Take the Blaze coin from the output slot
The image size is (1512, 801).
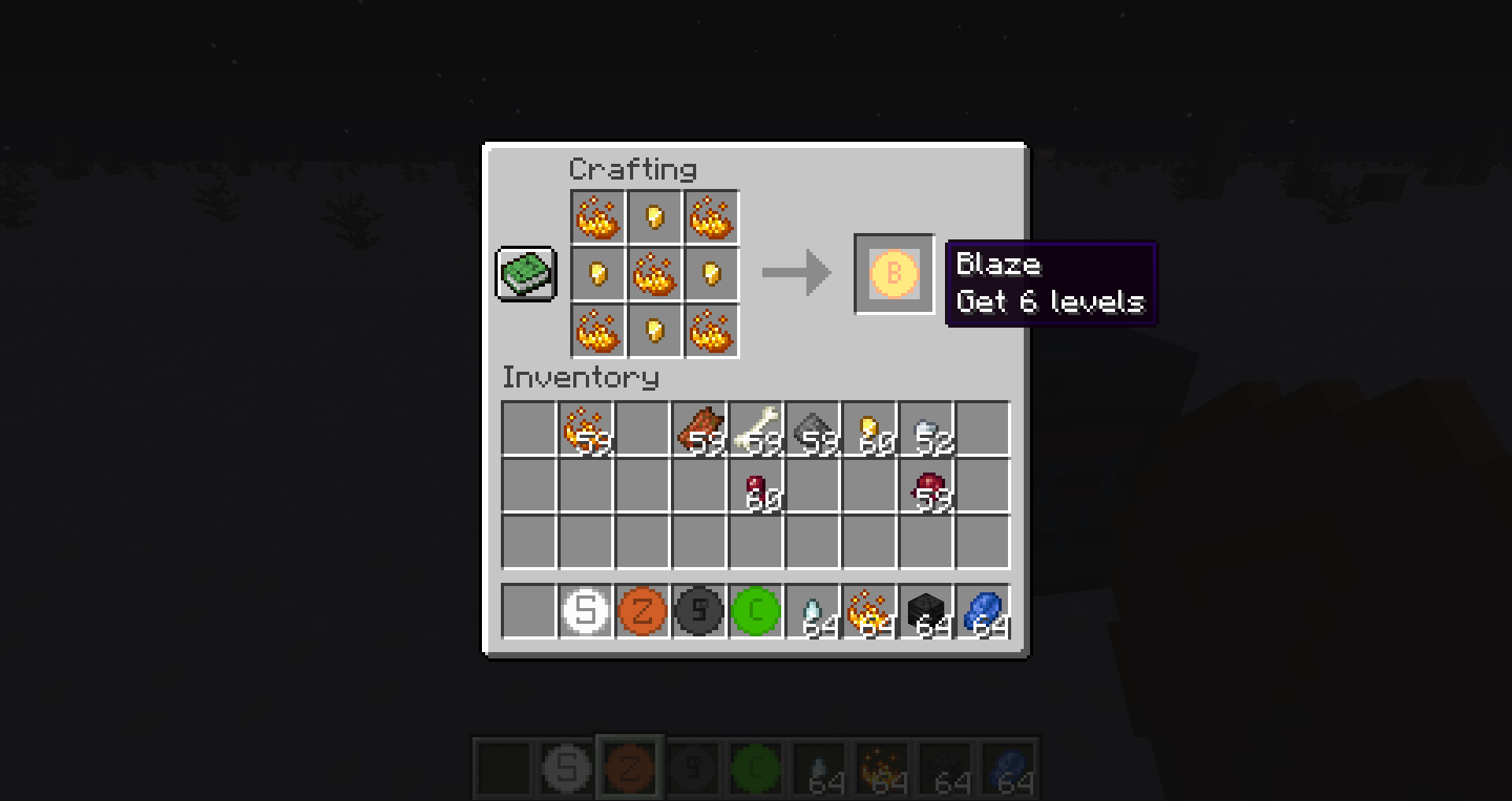click(x=893, y=275)
